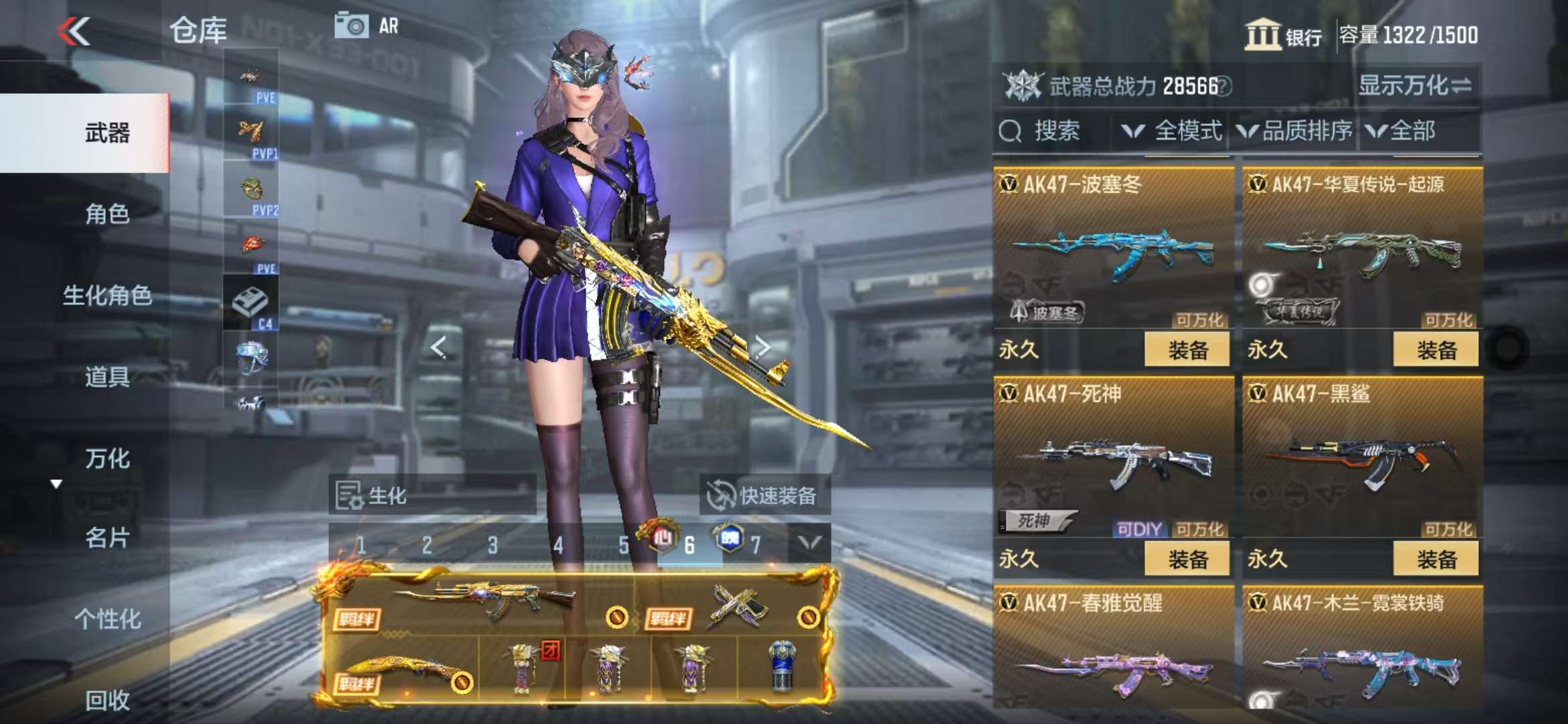The height and width of the screenshot is (724, 1568).
Task: Equip the AK47-黑鲨 weapon
Action: point(1435,558)
